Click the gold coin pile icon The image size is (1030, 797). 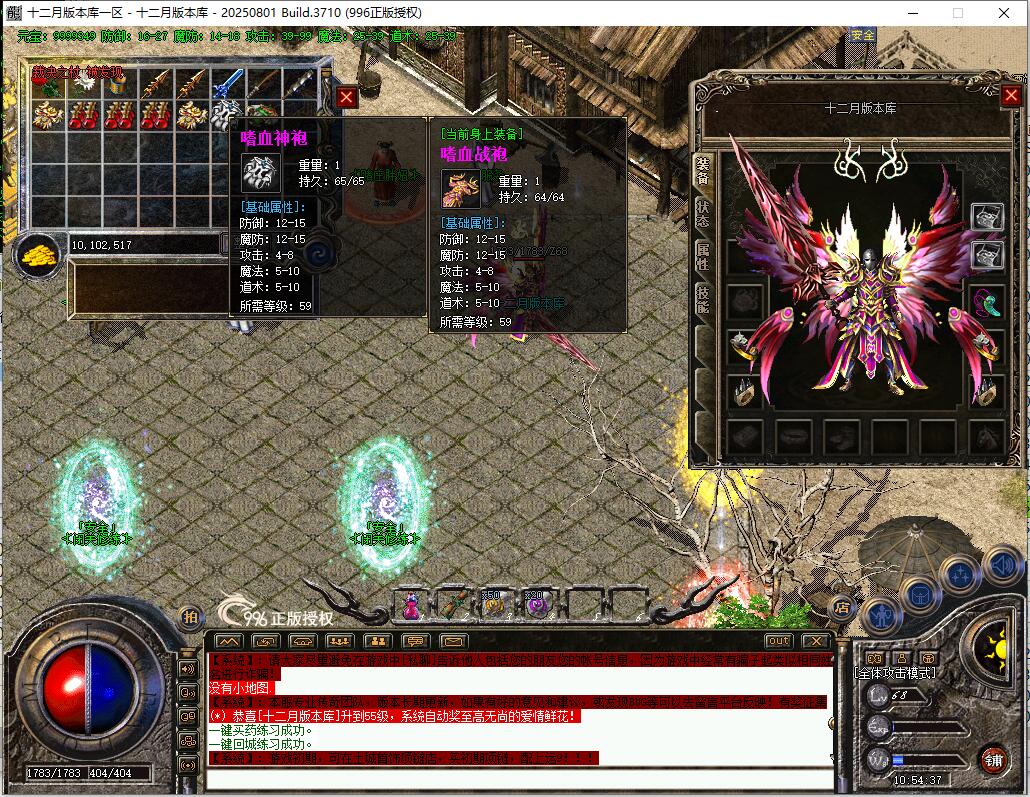[x=40, y=255]
